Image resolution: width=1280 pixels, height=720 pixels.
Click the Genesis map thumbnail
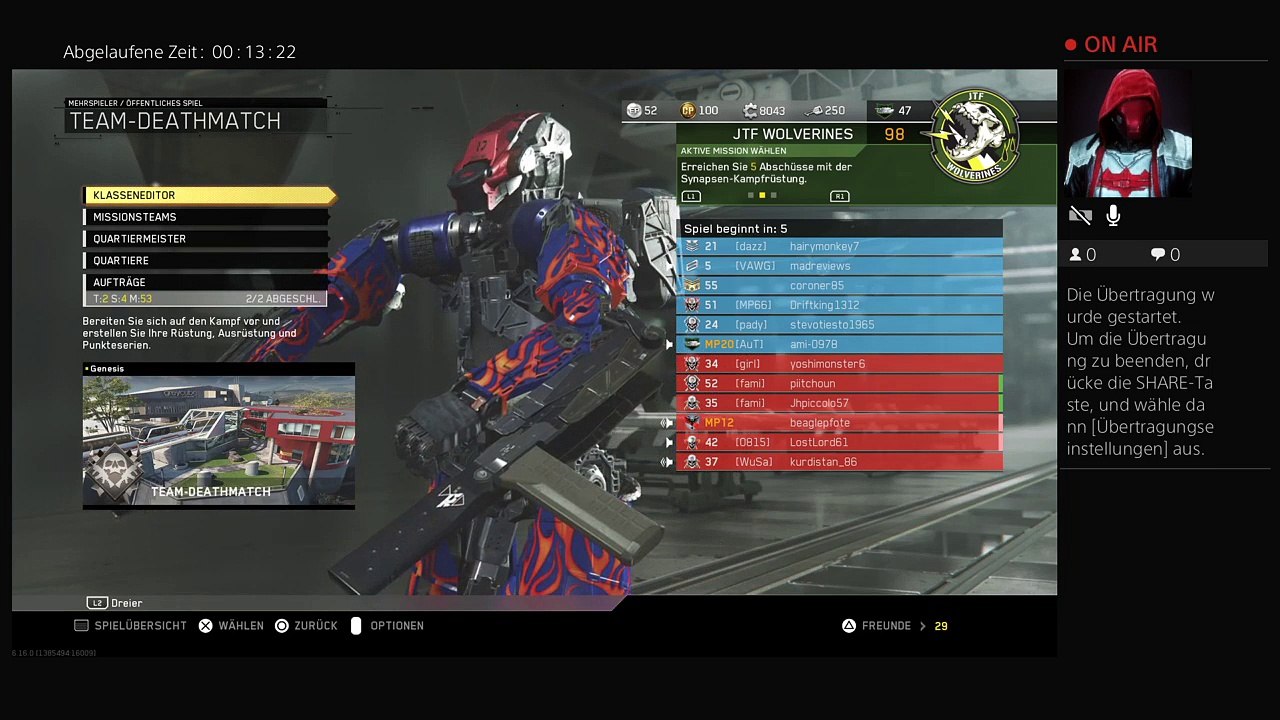(218, 438)
